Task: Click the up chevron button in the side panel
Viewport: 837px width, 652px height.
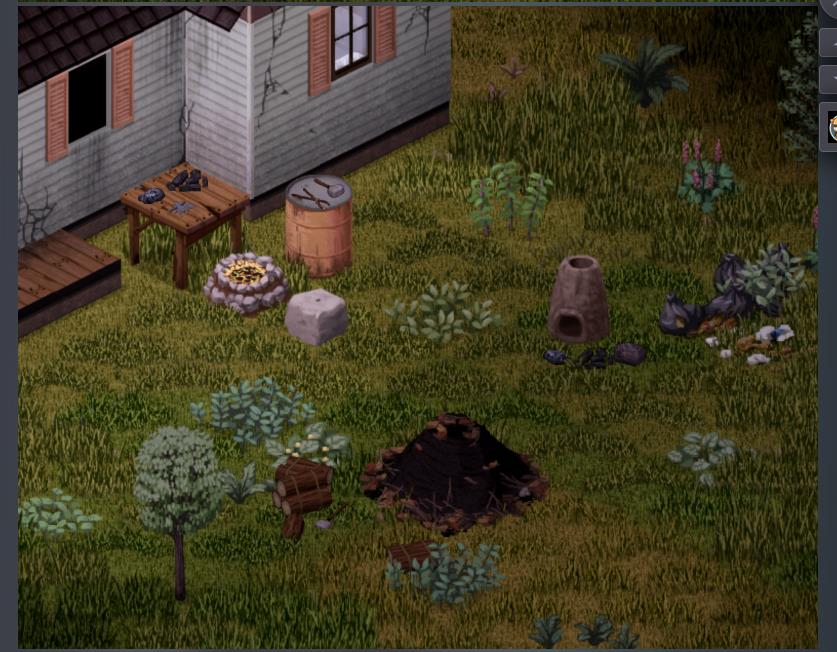Action: (830, 43)
